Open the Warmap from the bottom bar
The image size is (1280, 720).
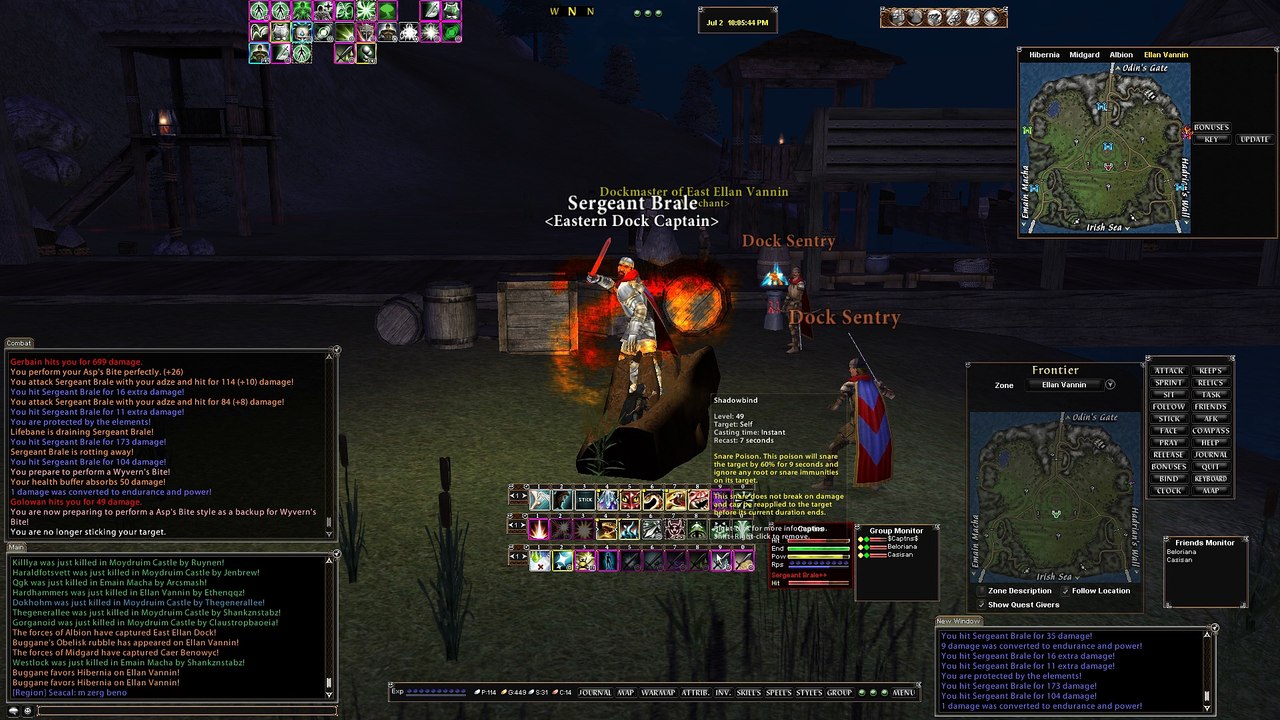(658, 692)
